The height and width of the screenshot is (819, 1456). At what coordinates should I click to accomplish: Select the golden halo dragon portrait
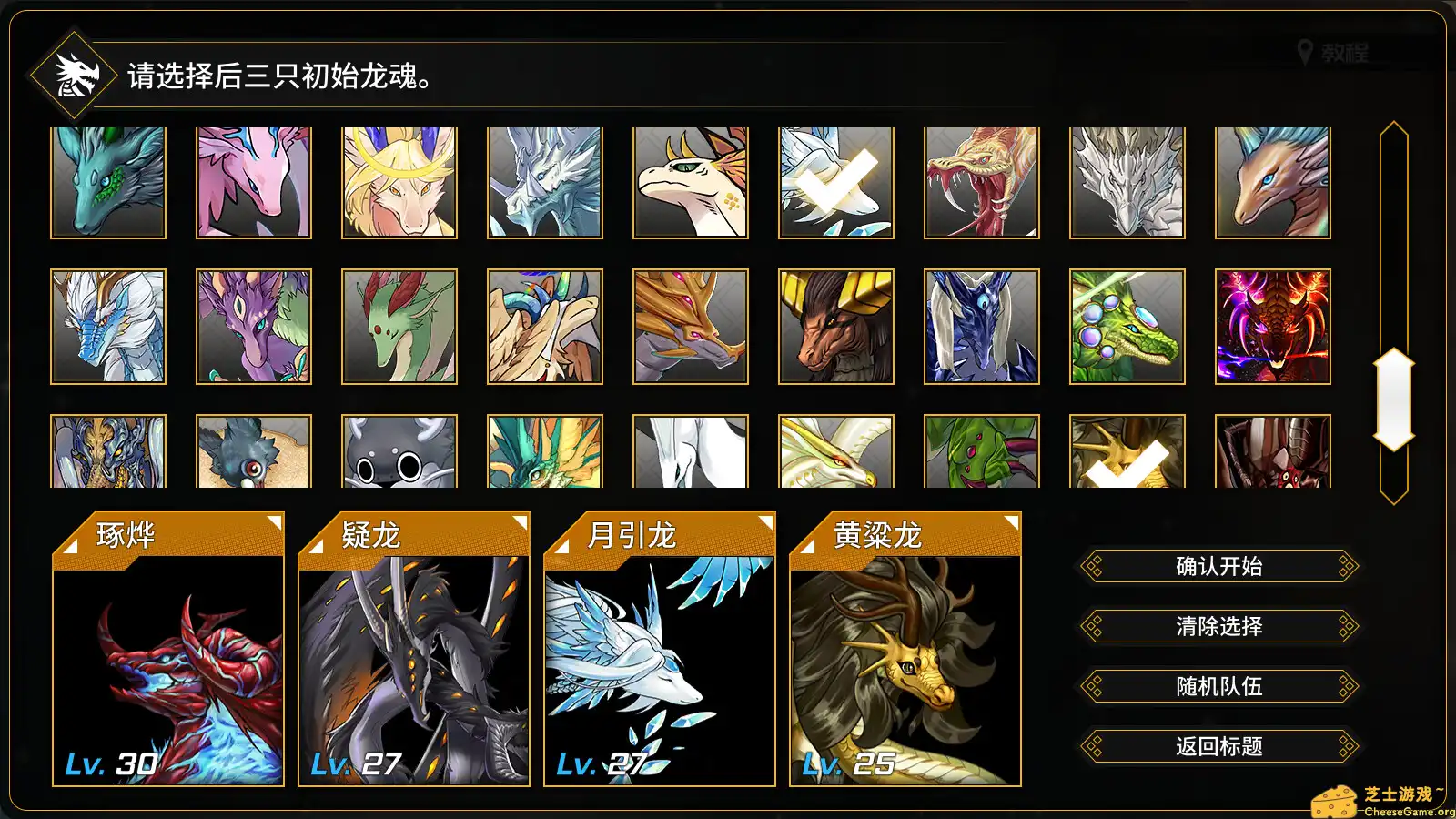tap(398, 181)
